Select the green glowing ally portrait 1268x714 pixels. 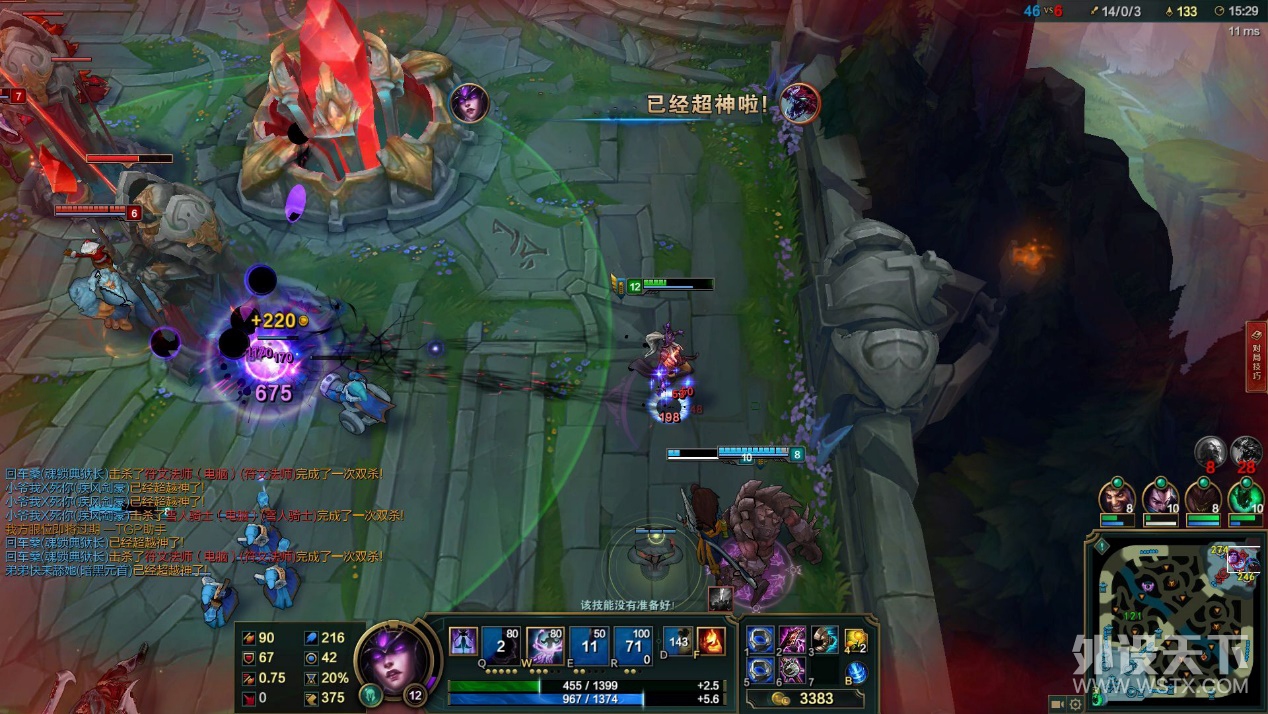[x=1246, y=496]
